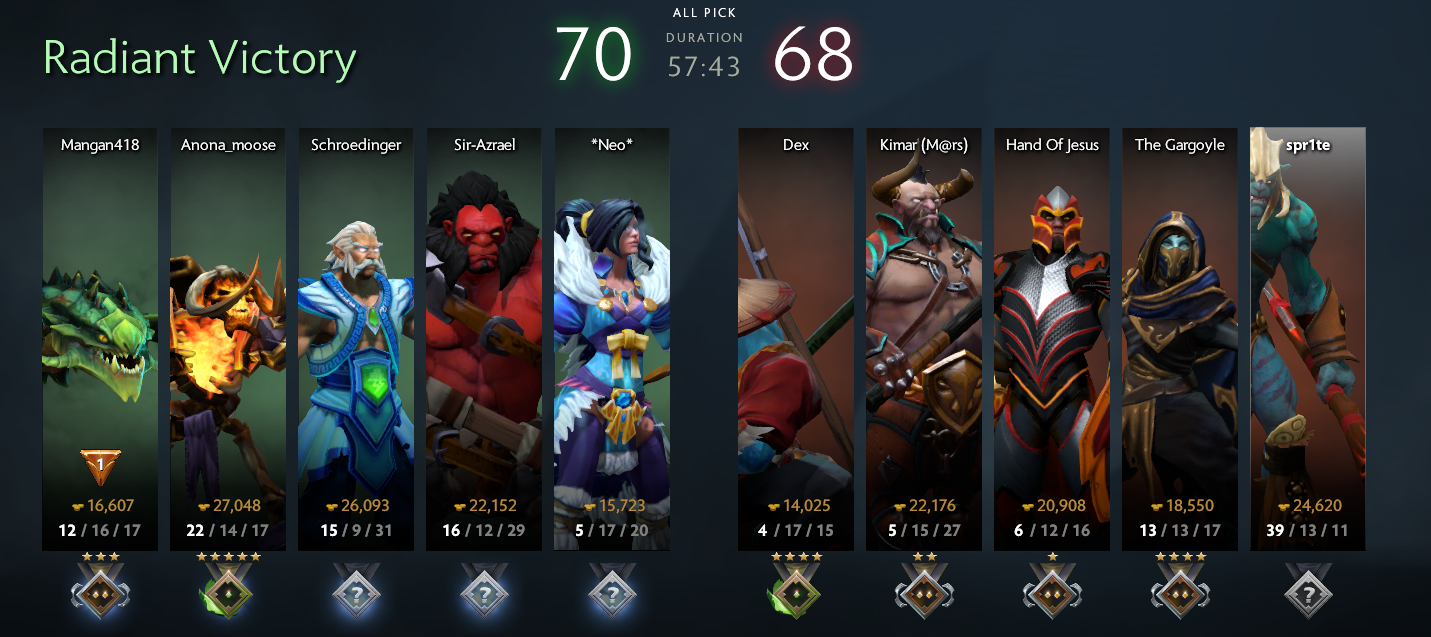Click the rank medal beneath Dex's card

click(796, 591)
